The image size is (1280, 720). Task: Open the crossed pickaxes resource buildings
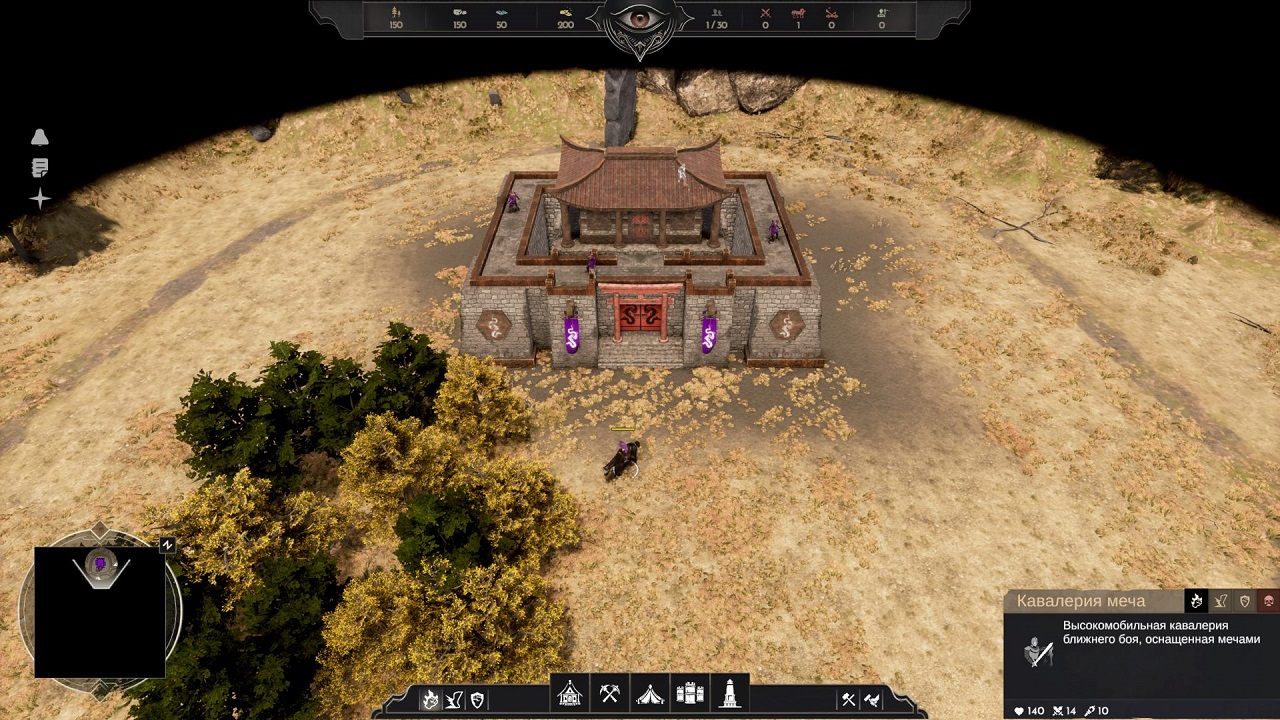[x=610, y=693]
